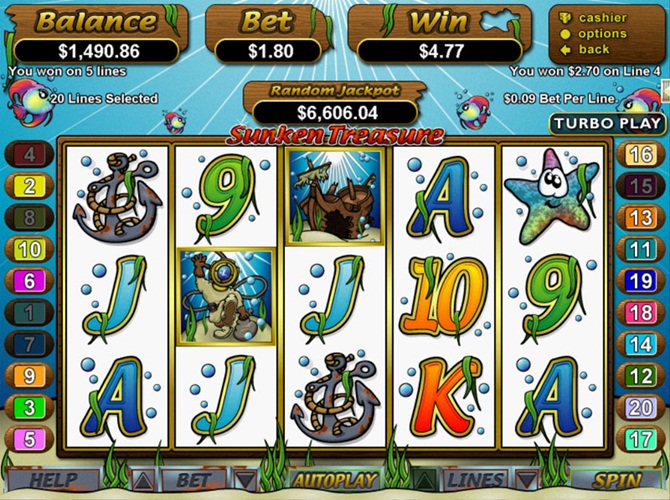
Task: Select payline 1 marker
Action: coord(29,313)
